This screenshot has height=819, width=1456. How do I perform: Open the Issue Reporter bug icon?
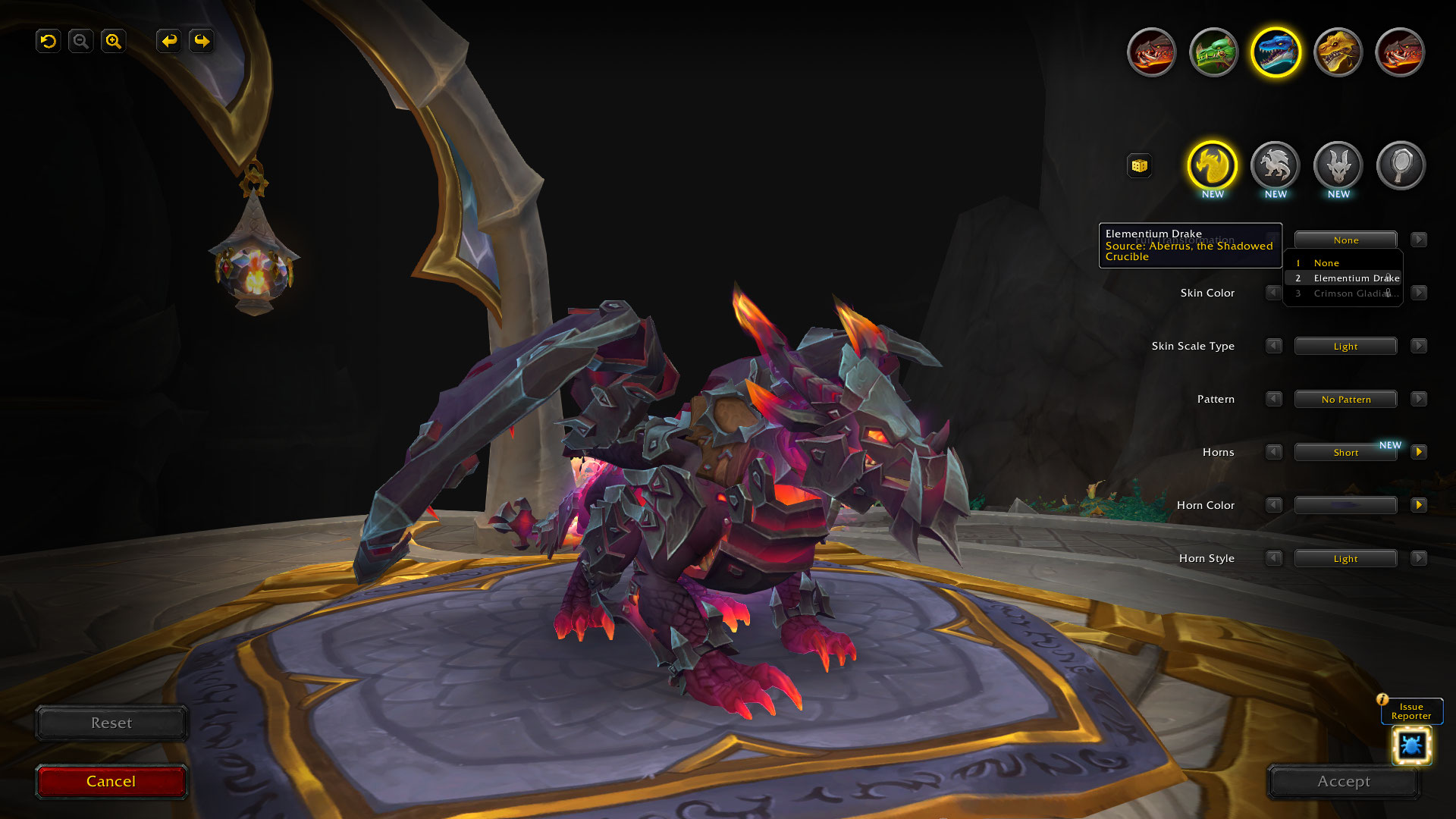1412,745
